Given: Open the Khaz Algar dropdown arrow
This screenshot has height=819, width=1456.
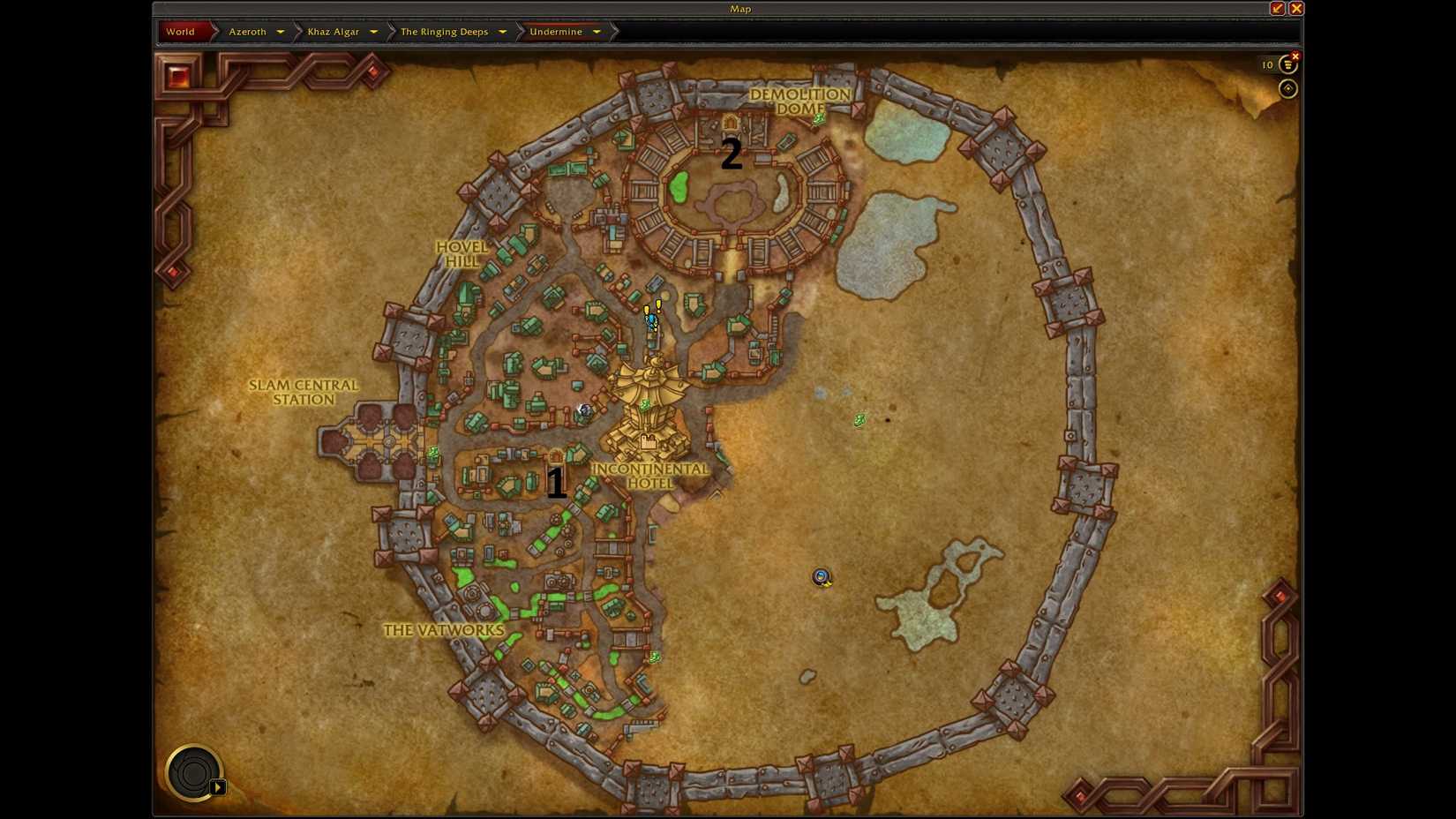Looking at the screenshot, I should 374,31.
